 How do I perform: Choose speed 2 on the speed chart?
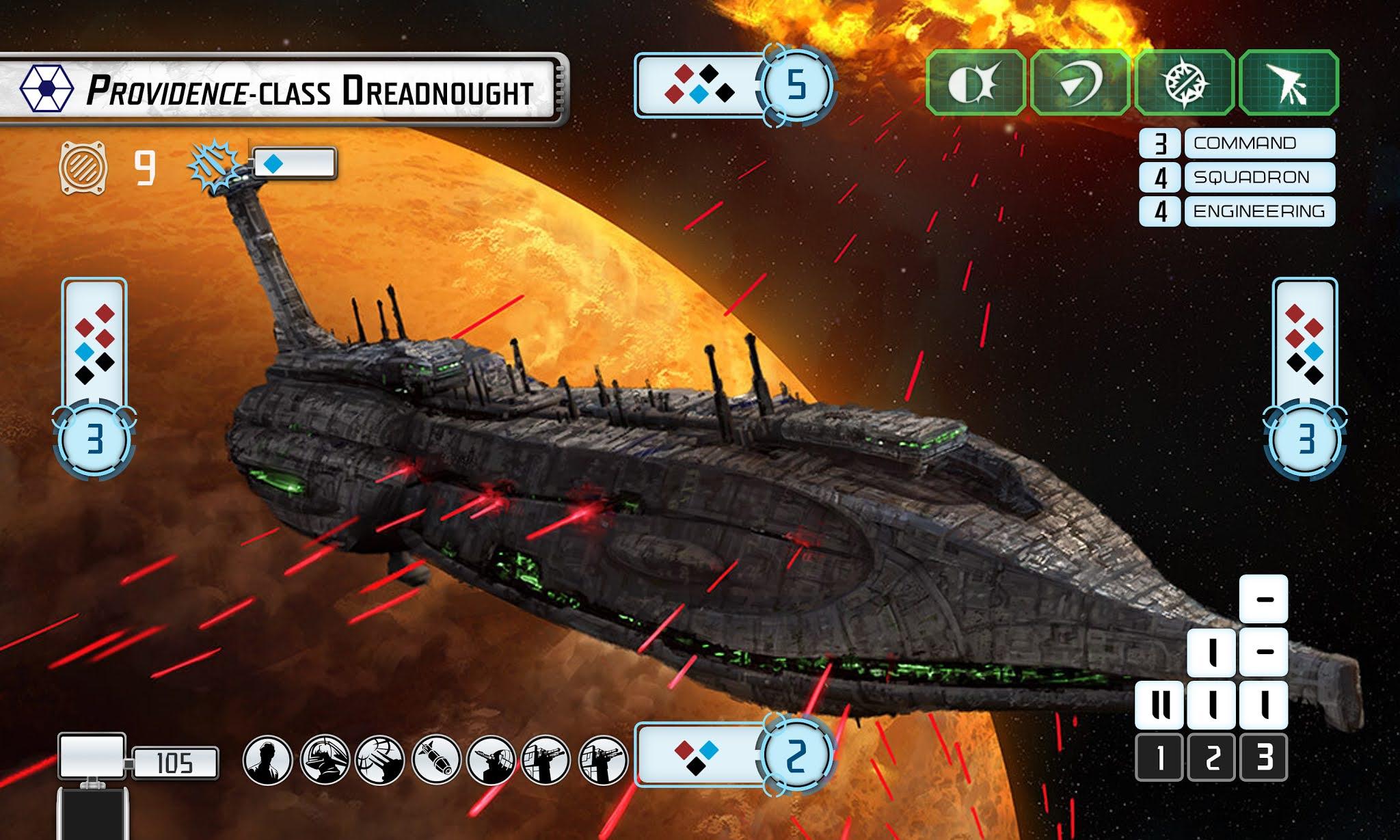(x=1211, y=757)
